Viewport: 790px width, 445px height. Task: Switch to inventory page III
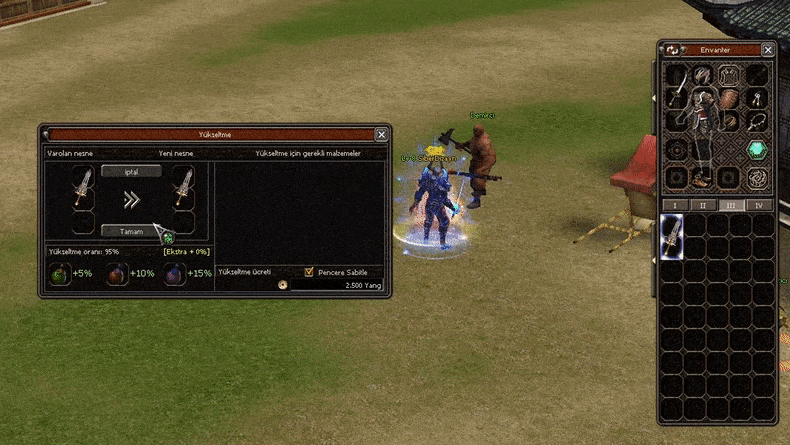pos(731,205)
